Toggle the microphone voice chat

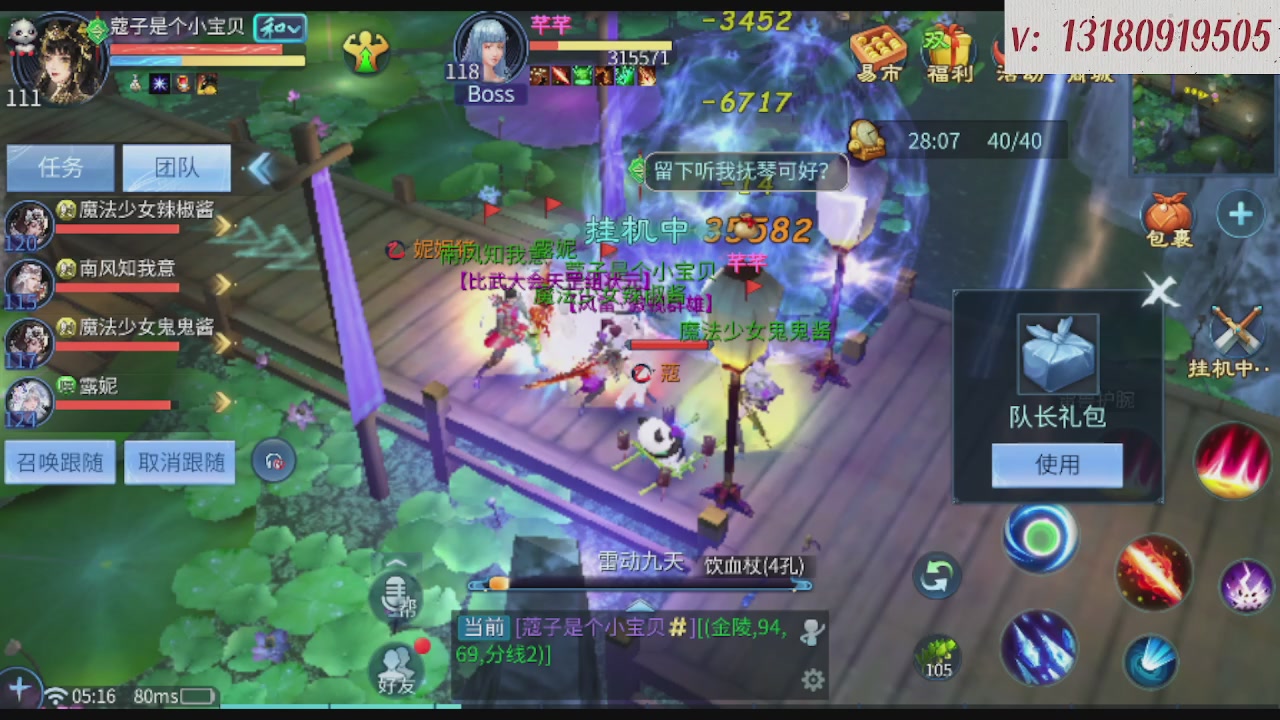pos(397,597)
